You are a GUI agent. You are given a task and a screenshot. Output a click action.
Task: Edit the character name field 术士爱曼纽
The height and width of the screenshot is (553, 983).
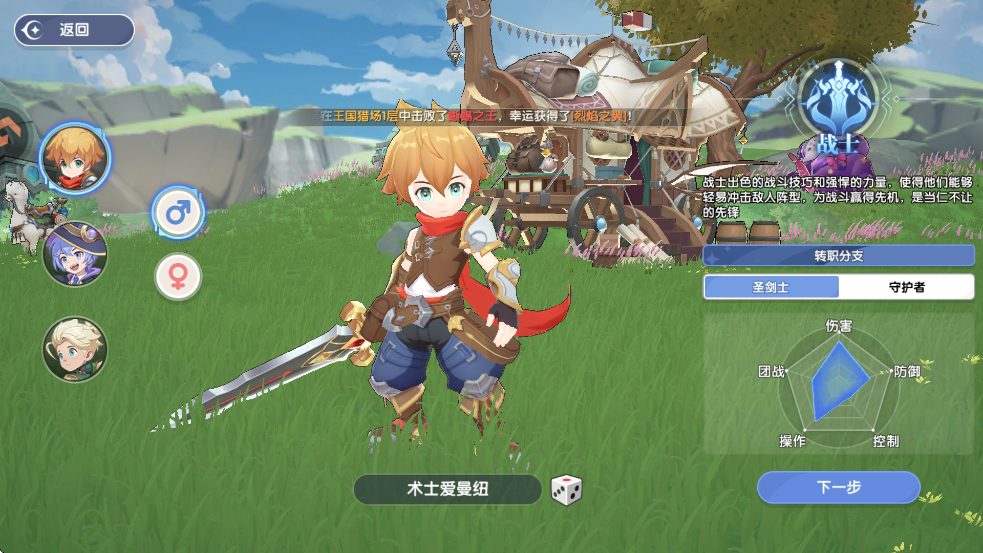(447, 489)
